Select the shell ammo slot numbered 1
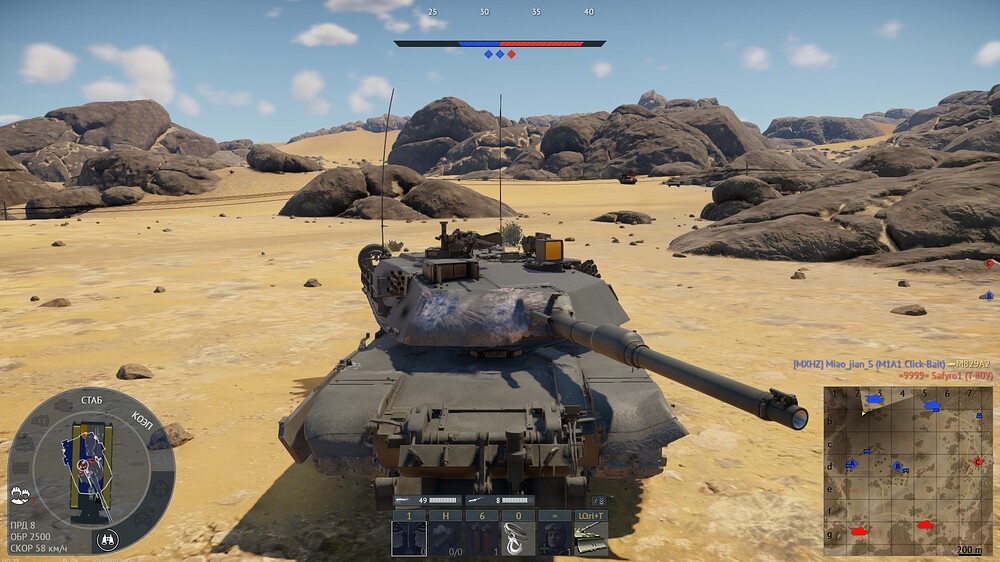The width and height of the screenshot is (1000, 562). (408, 536)
